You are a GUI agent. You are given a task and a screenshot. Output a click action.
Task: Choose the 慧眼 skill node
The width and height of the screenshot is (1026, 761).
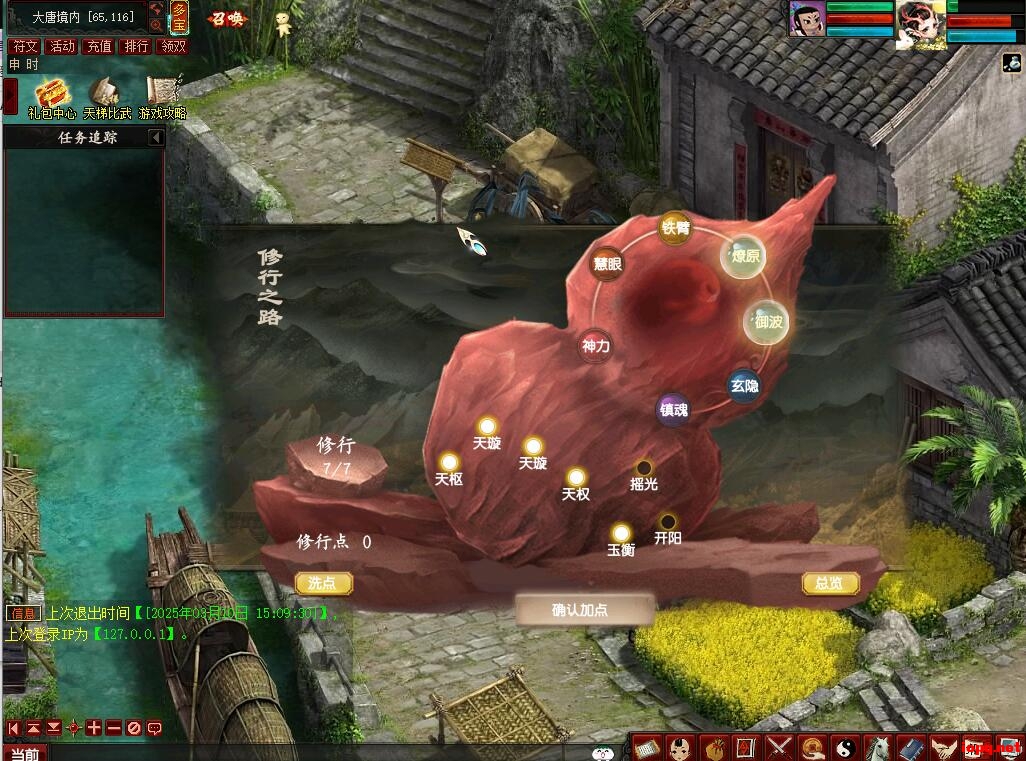tap(608, 264)
